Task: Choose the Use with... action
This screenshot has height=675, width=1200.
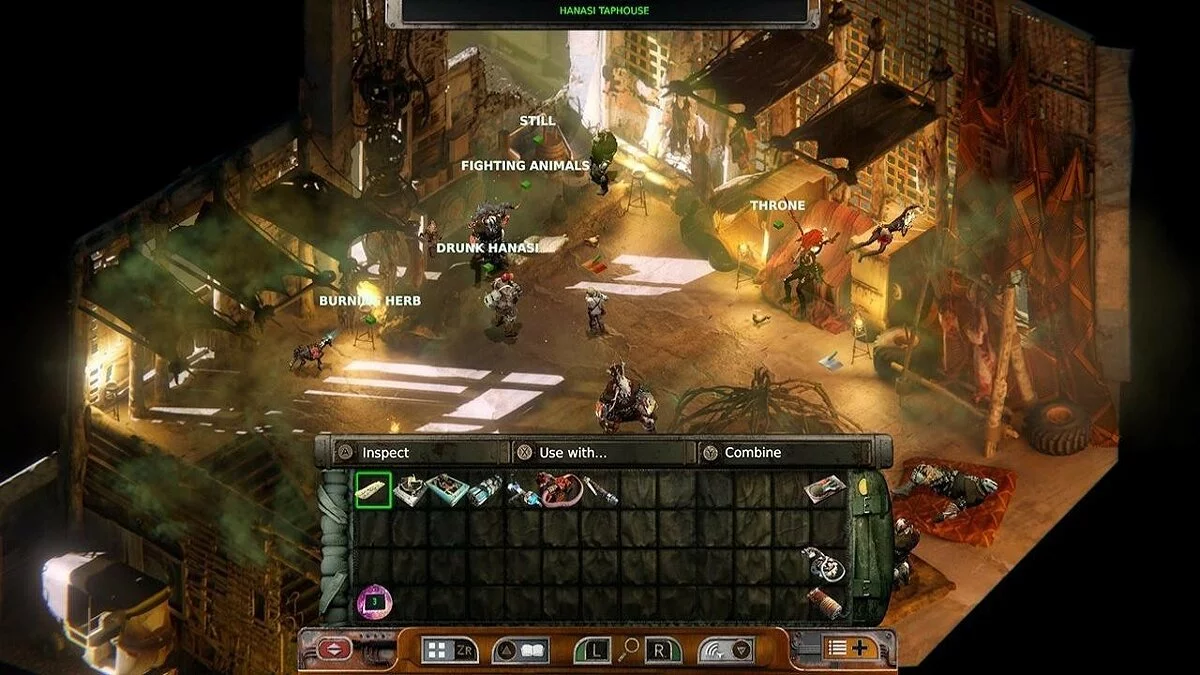Action: (572, 453)
